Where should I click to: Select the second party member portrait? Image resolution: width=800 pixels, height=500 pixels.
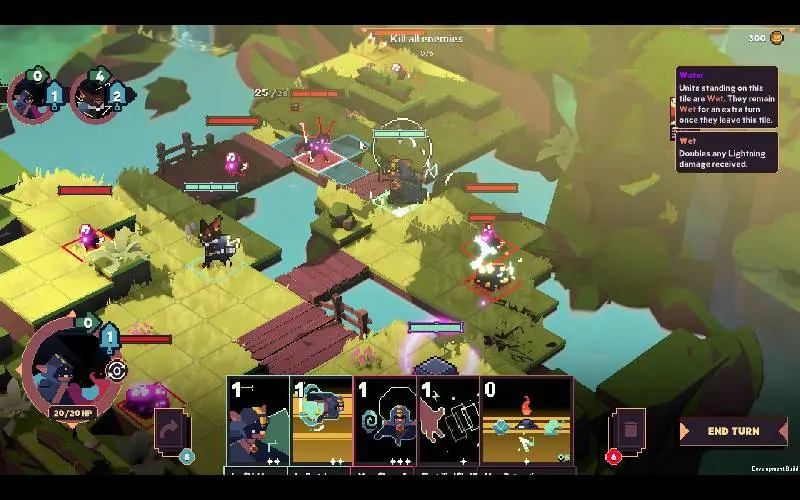pyautogui.click(x=92, y=96)
